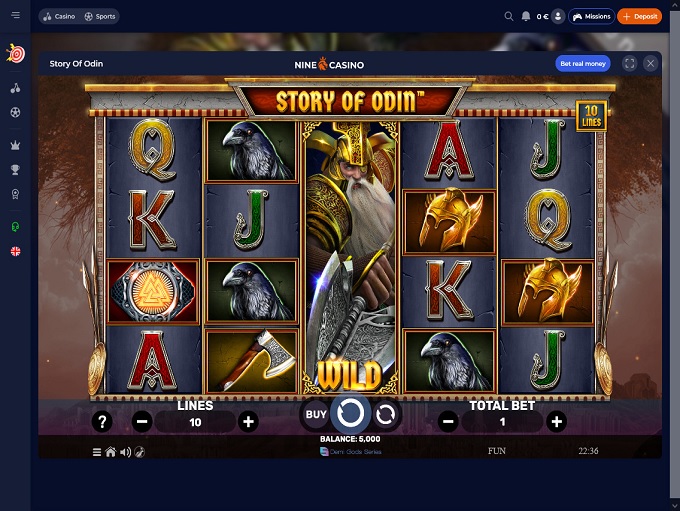Open the question mark help button

[101, 422]
